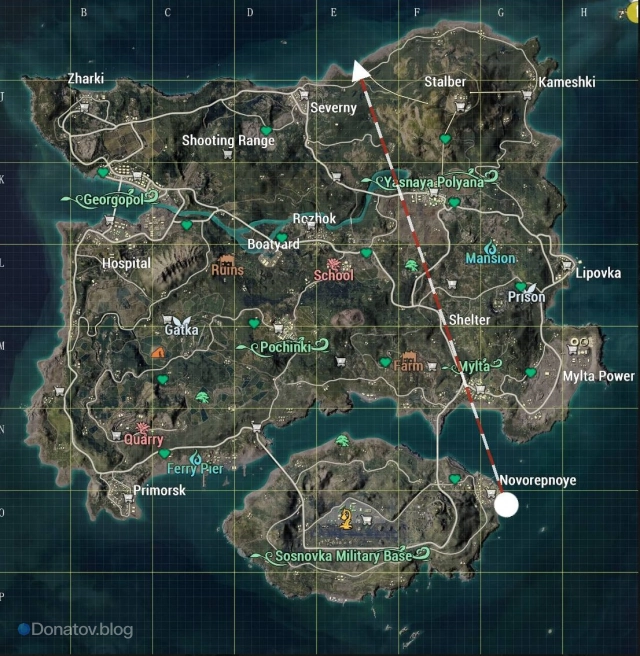This screenshot has height=656, width=640.
Task: Click the Lipovka map label
Action: click(x=598, y=273)
